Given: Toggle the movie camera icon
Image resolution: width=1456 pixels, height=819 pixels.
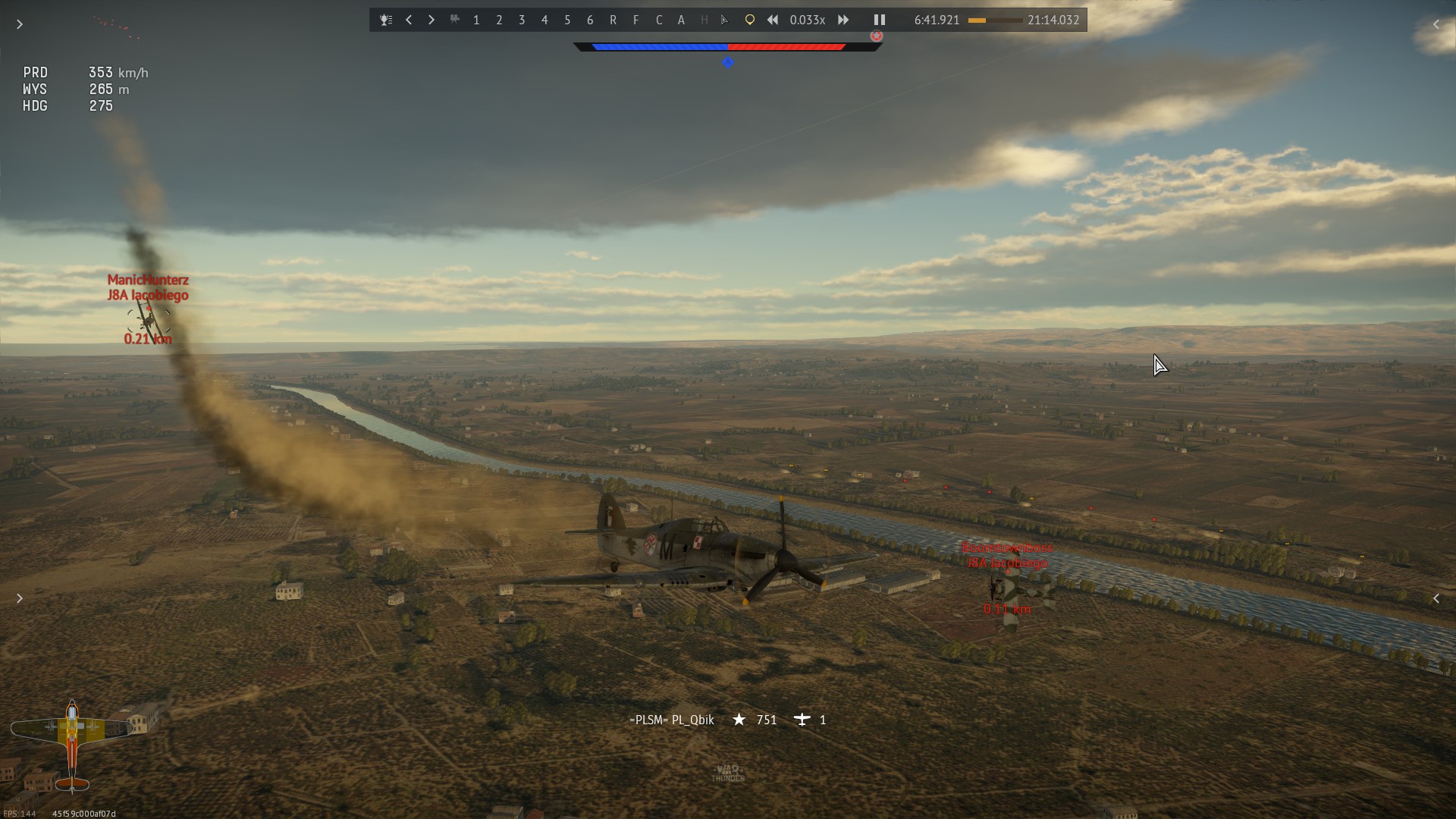Looking at the screenshot, I should [x=454, y=20].
